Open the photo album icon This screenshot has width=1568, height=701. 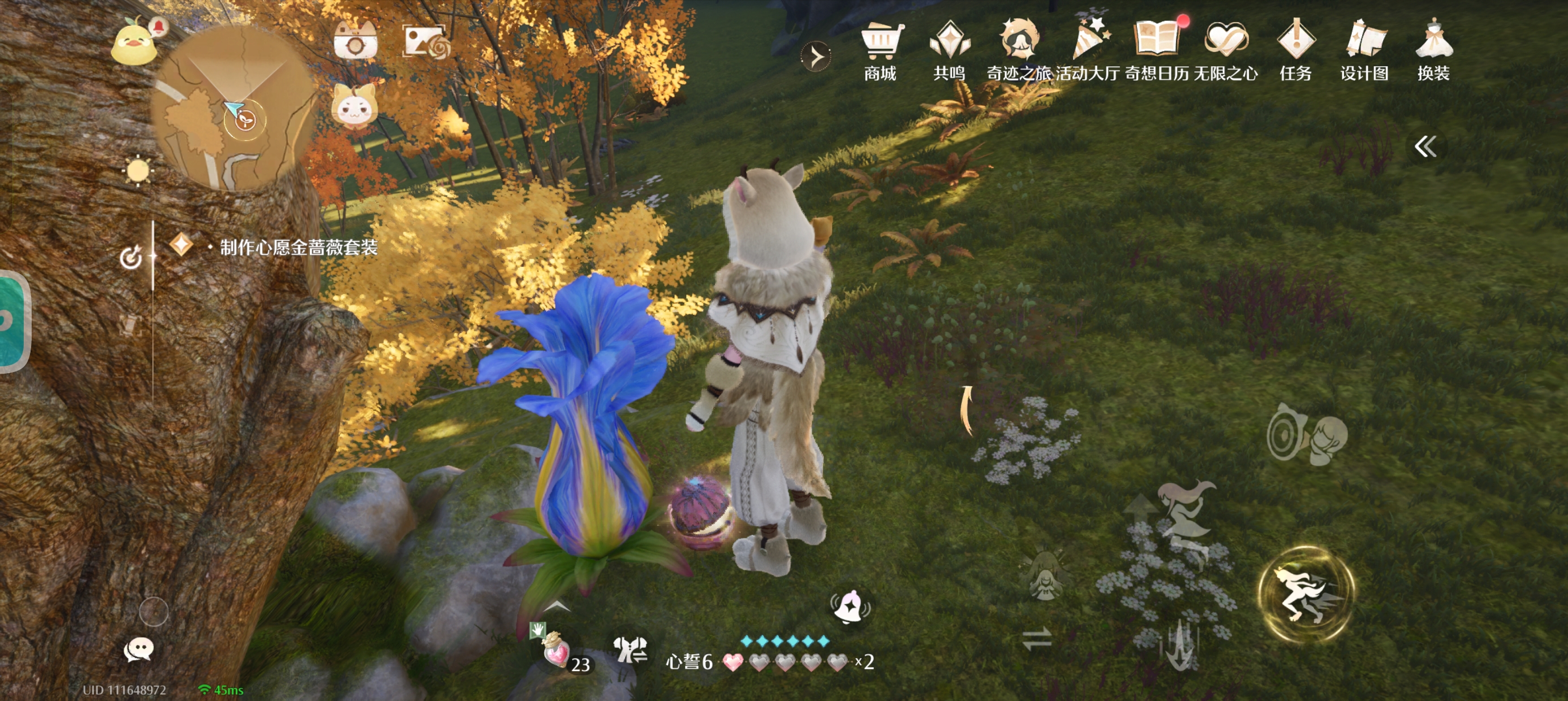(x=426, y=42)
